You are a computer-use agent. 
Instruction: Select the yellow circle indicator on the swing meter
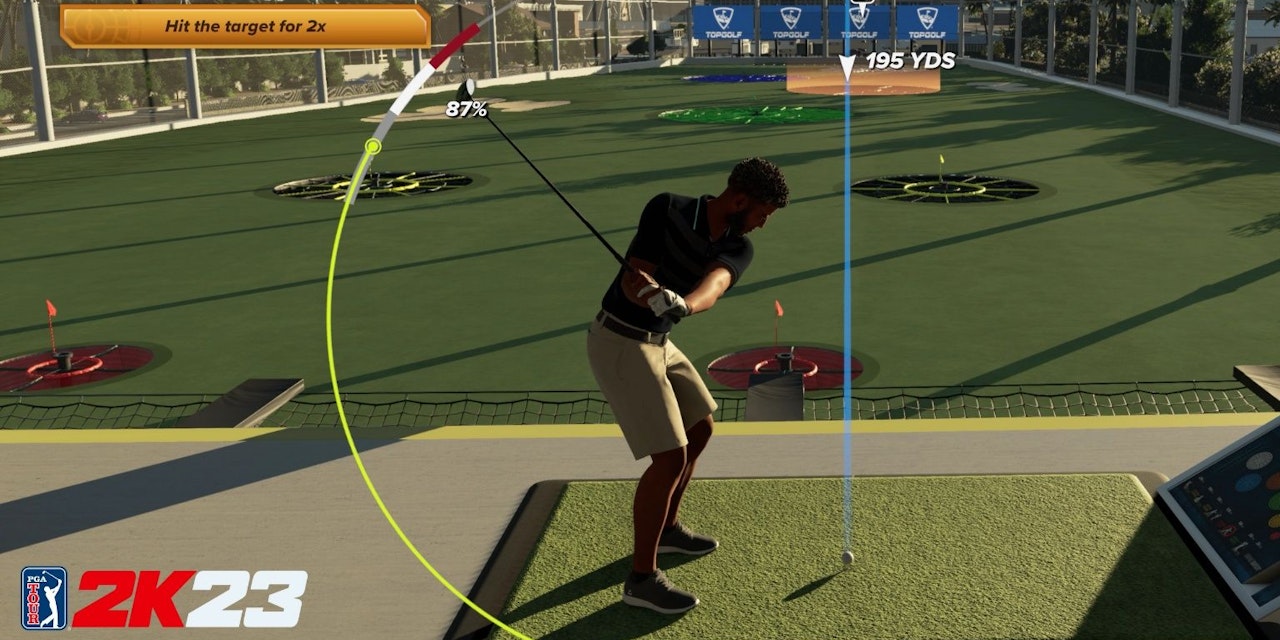[373, 147]
